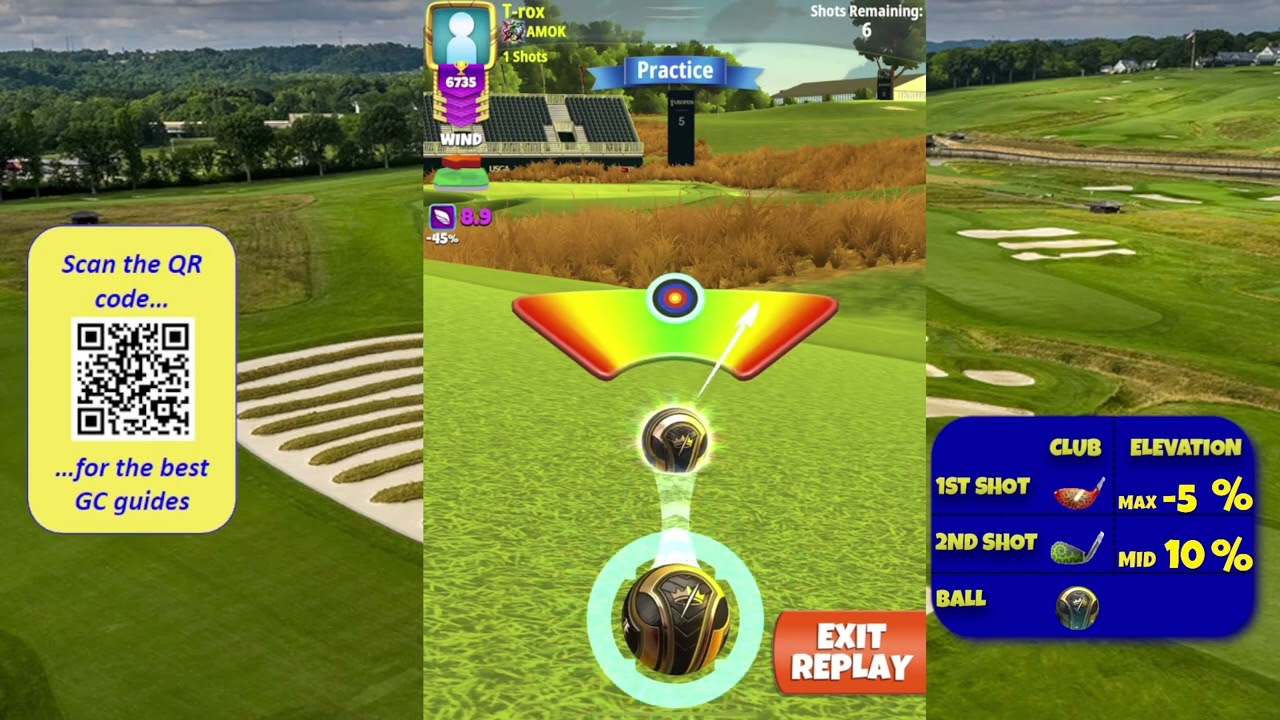Click the QR code for GC guides
The width and height of the screenshot is (1280, 720).
point(132,378)
